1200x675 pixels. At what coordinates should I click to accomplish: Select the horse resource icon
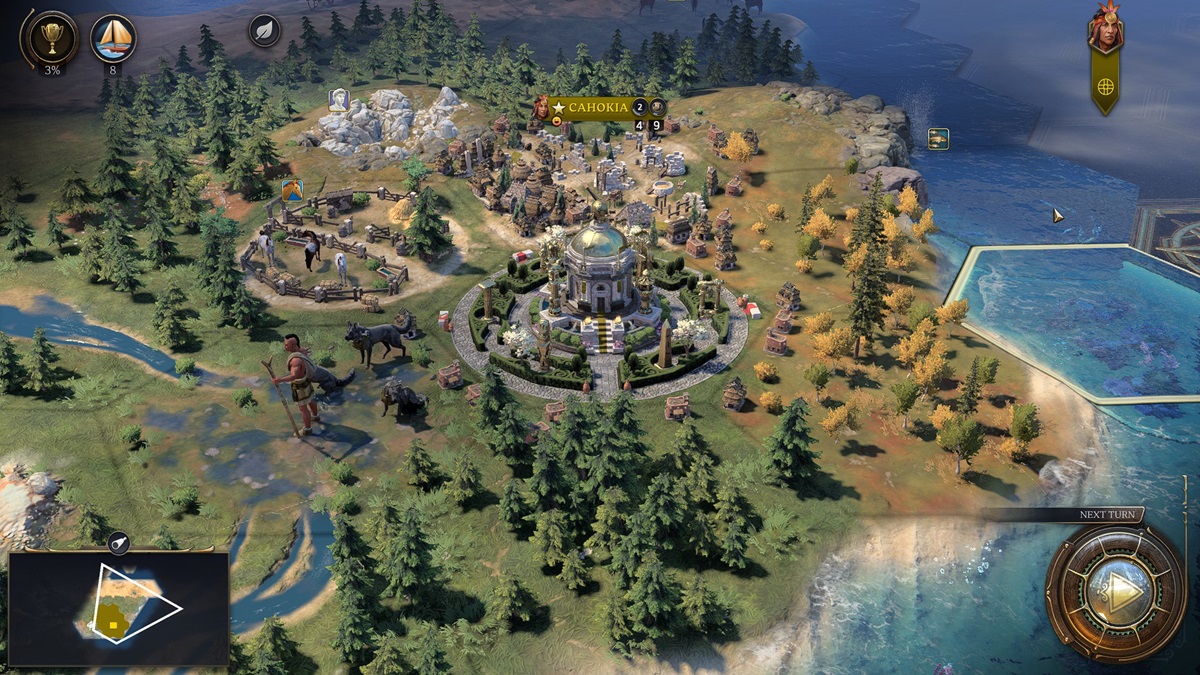(x=292, y=190)
